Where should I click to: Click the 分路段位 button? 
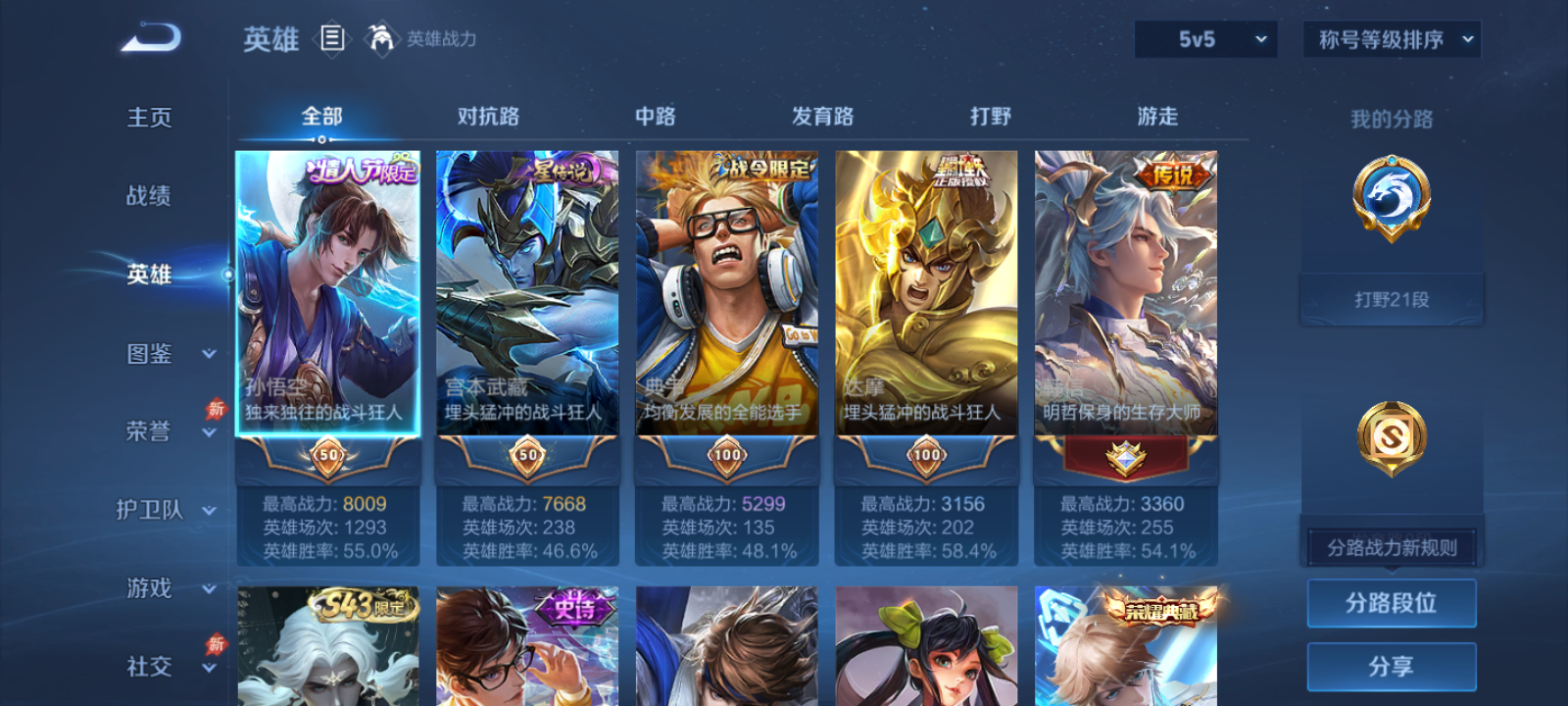tap(1392, 603)
